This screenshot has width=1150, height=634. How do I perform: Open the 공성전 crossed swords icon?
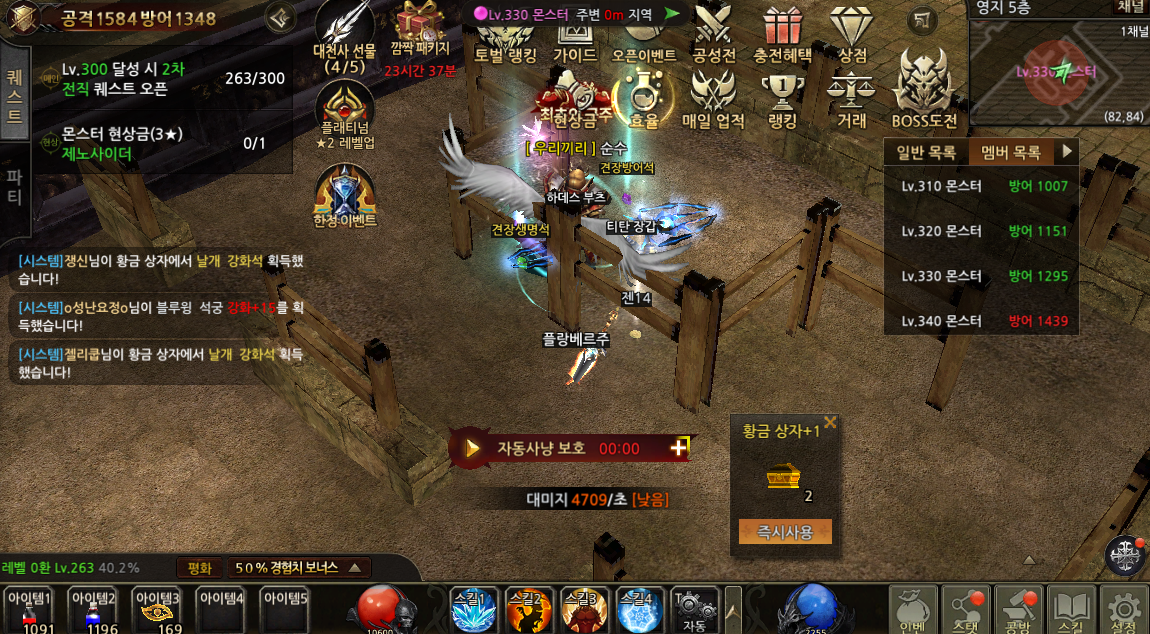(713, 32)
